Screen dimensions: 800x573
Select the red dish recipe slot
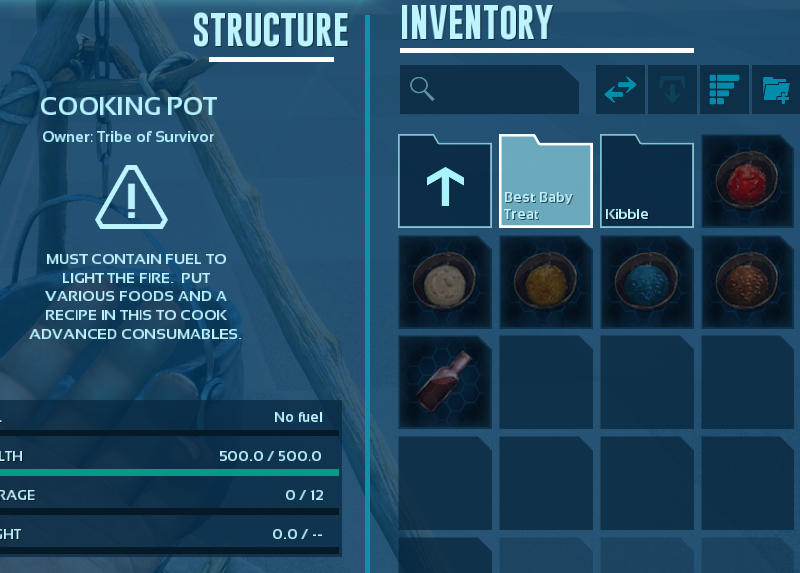(748, 181)
